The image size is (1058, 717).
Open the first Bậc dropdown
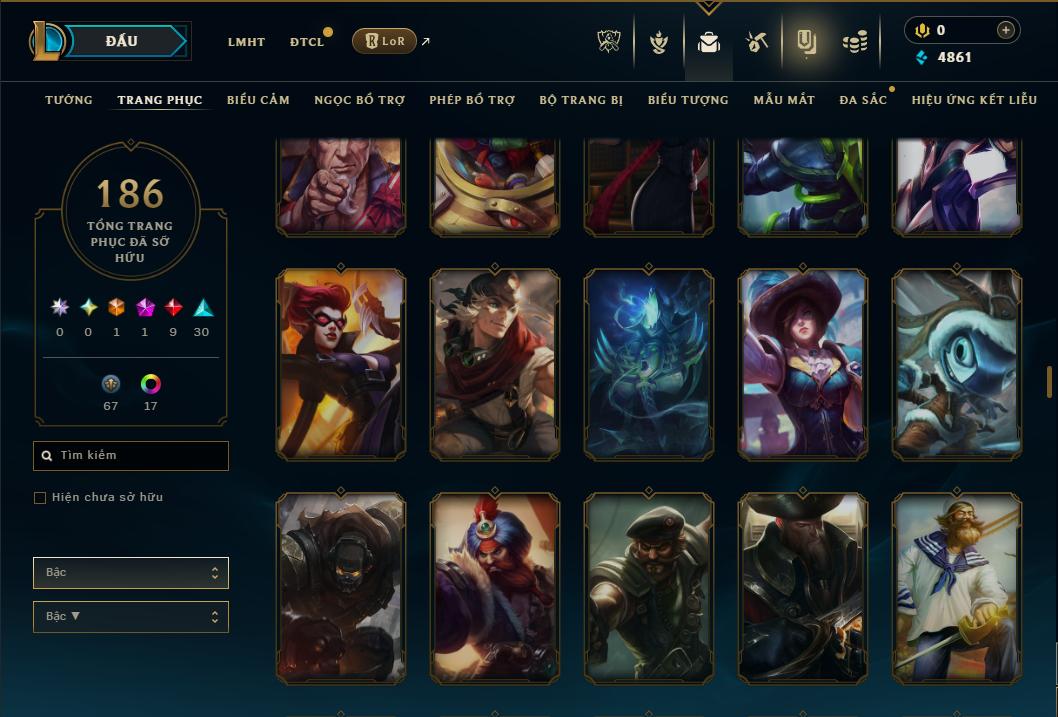click(x=130, y=573)
